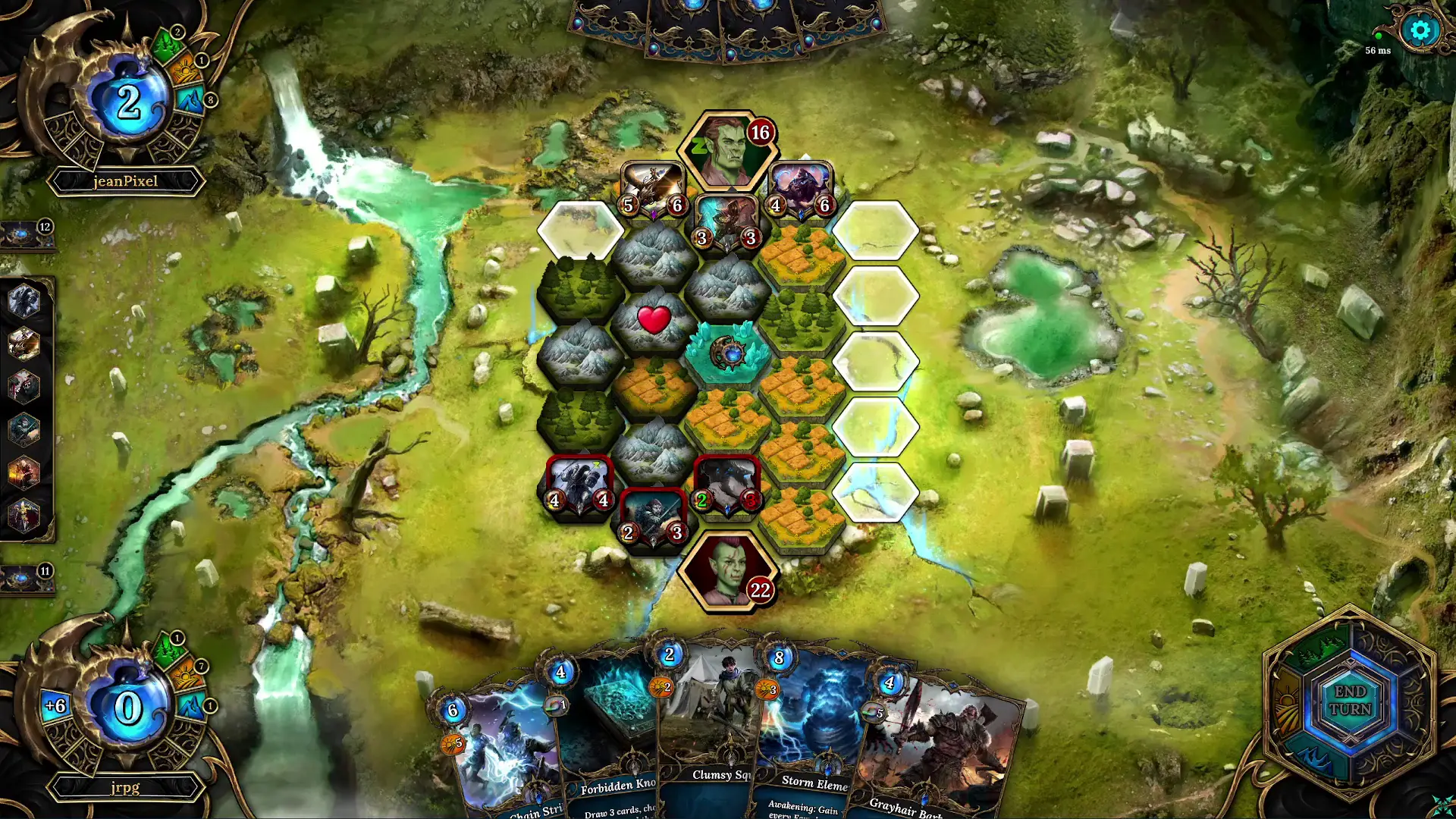Viewport: 1456px width, 819px height.
Task: Click the heart tile at the center of the board
Action: pos(654,318)
